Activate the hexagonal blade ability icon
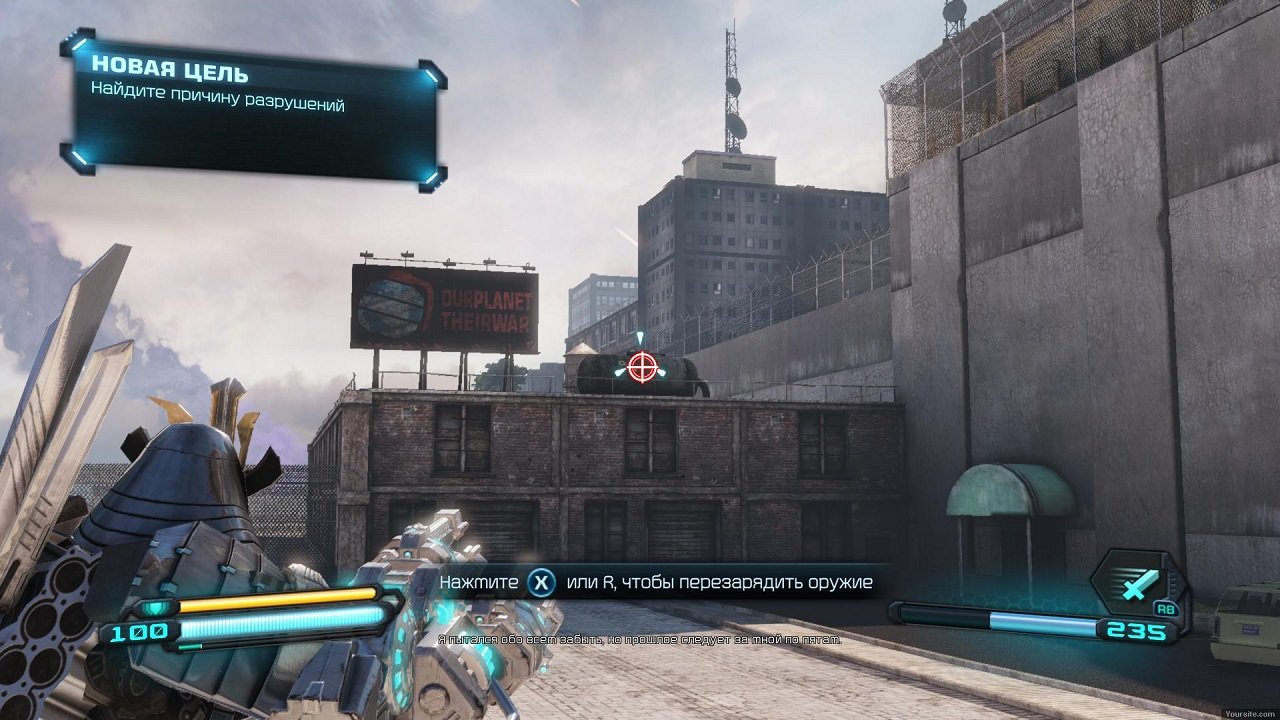 click(1137, 583)
